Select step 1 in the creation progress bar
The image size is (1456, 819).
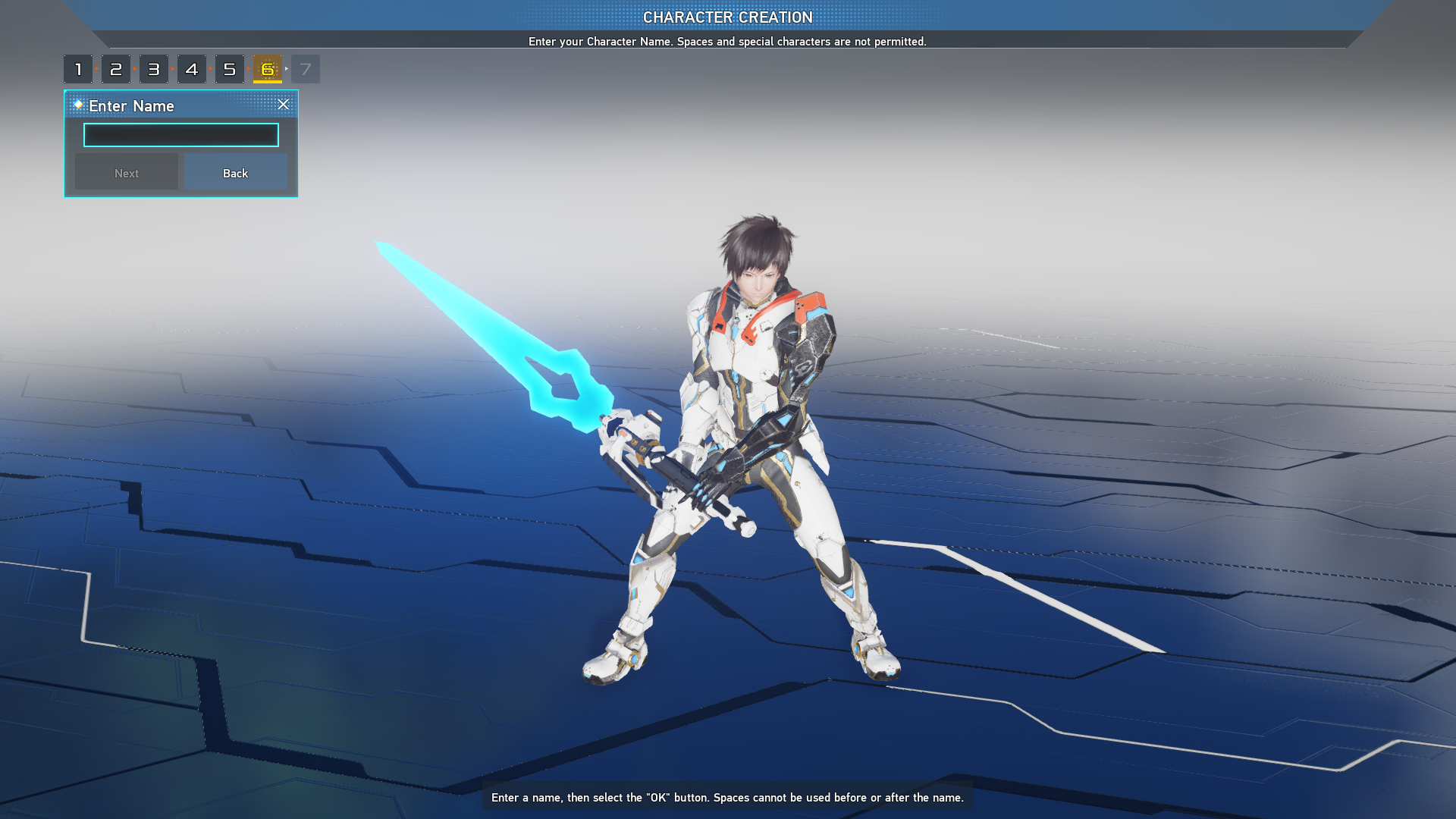coord(79,68)
